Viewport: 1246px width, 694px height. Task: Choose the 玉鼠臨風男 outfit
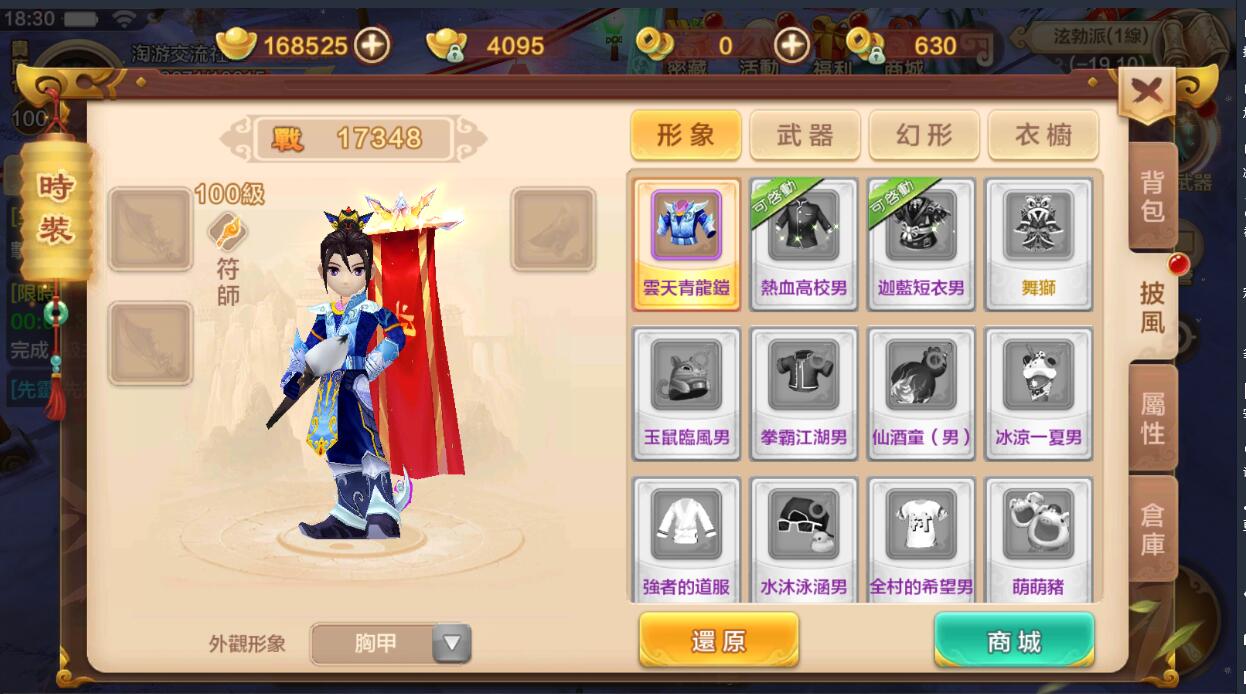(x=686, y=393)
